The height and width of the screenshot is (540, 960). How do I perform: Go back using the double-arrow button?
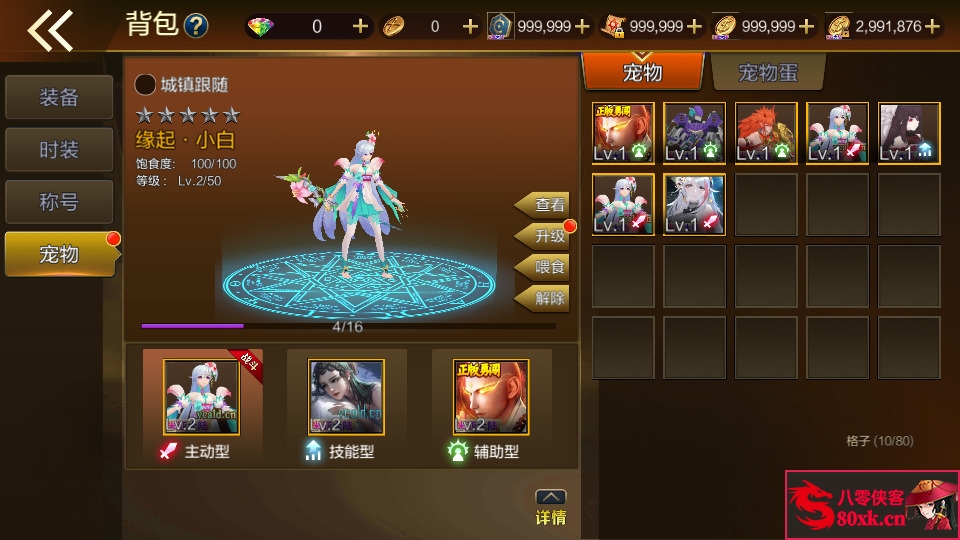click(x=51, y=30)
